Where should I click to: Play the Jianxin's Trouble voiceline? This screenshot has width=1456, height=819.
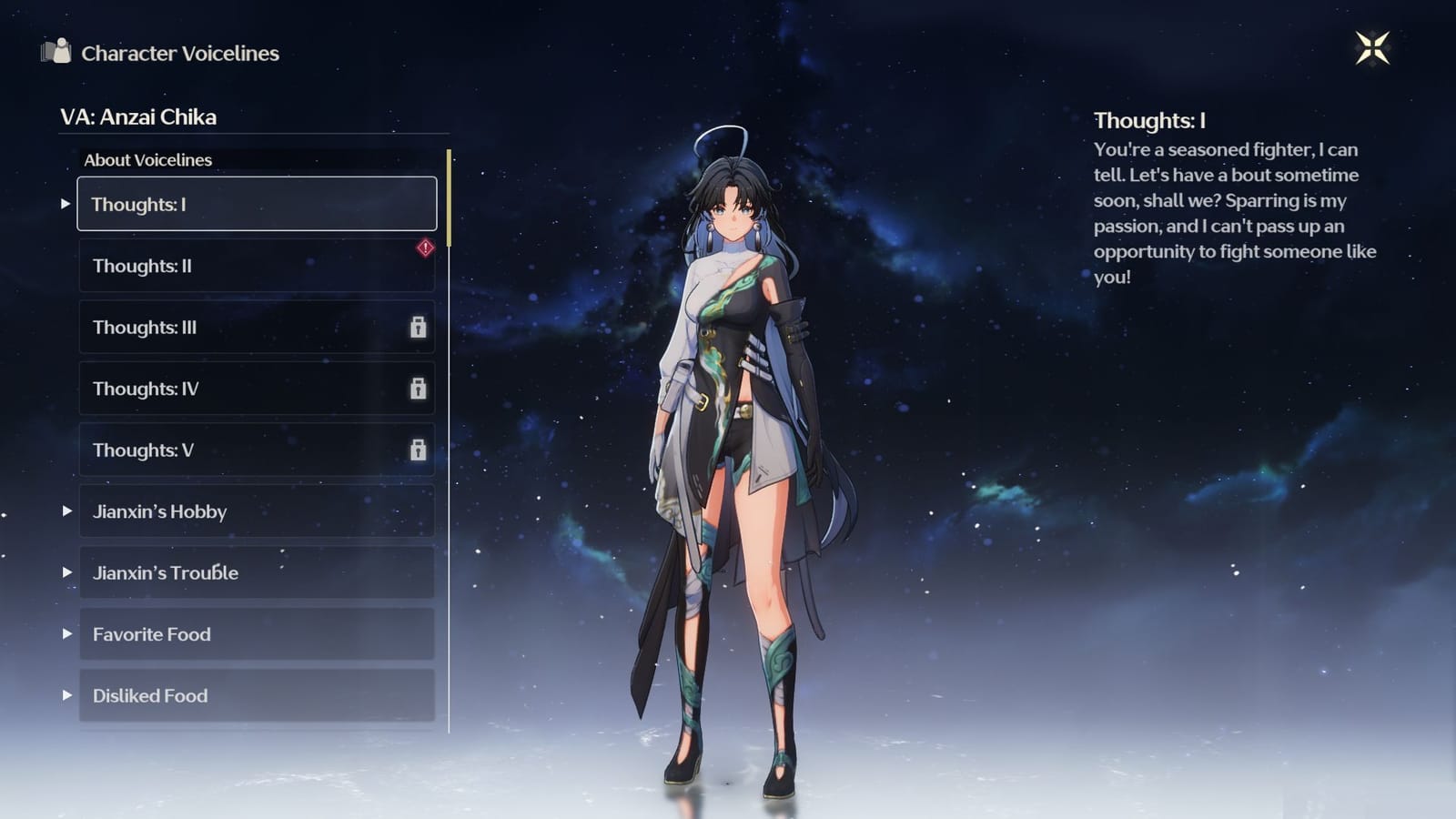tap(66, 573)
